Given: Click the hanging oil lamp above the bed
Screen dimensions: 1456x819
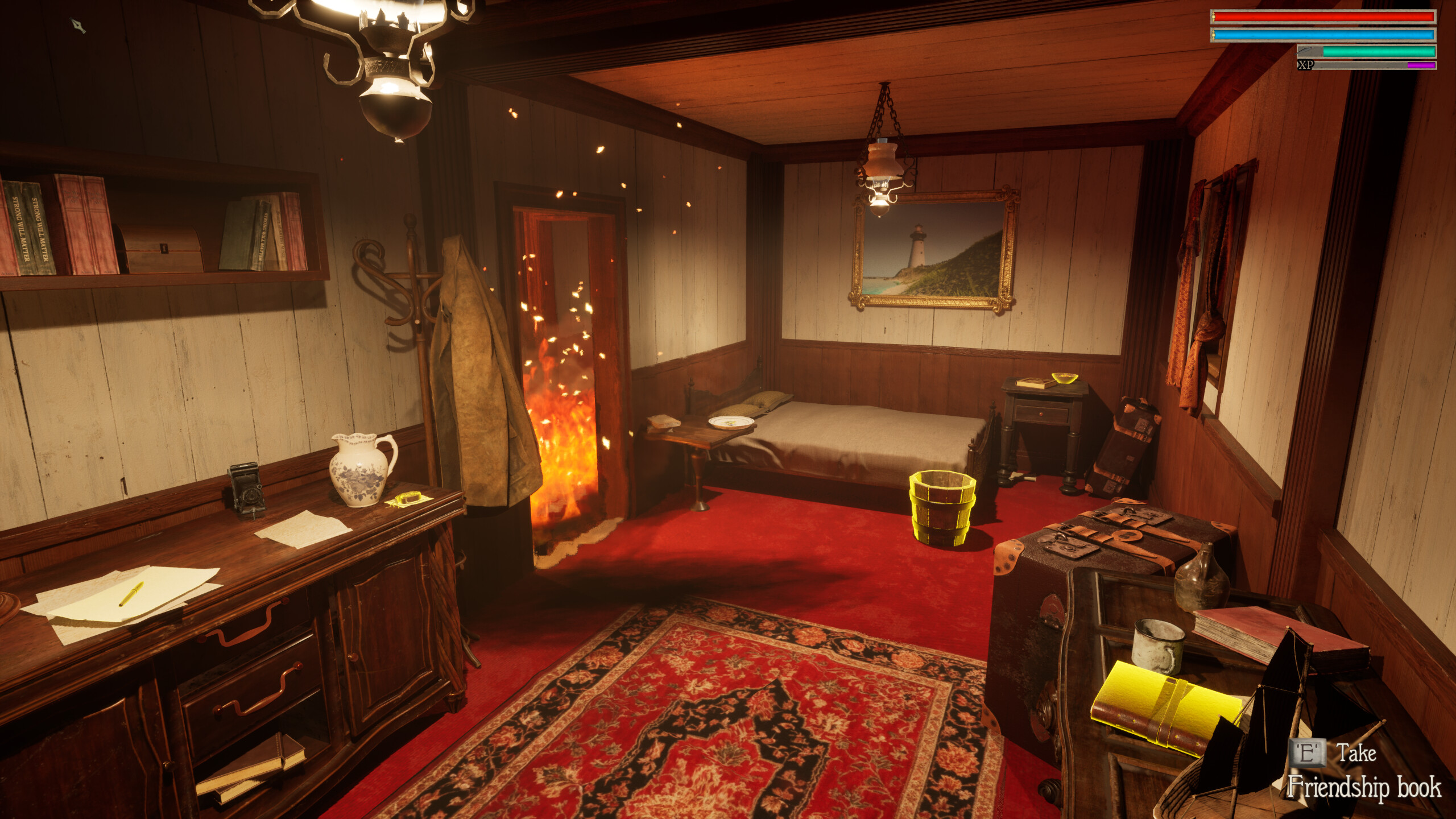Looking at the screenshot, I should tap(882, 171).
